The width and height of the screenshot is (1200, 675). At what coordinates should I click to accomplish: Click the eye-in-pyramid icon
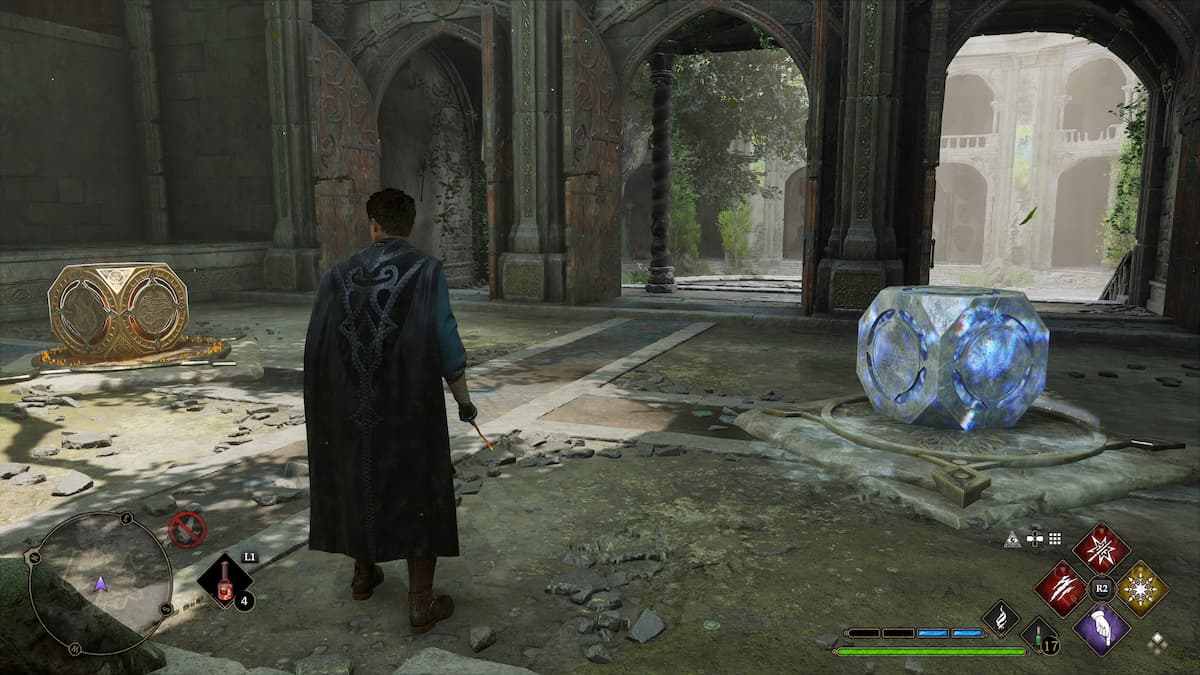tap(1011, 539)
